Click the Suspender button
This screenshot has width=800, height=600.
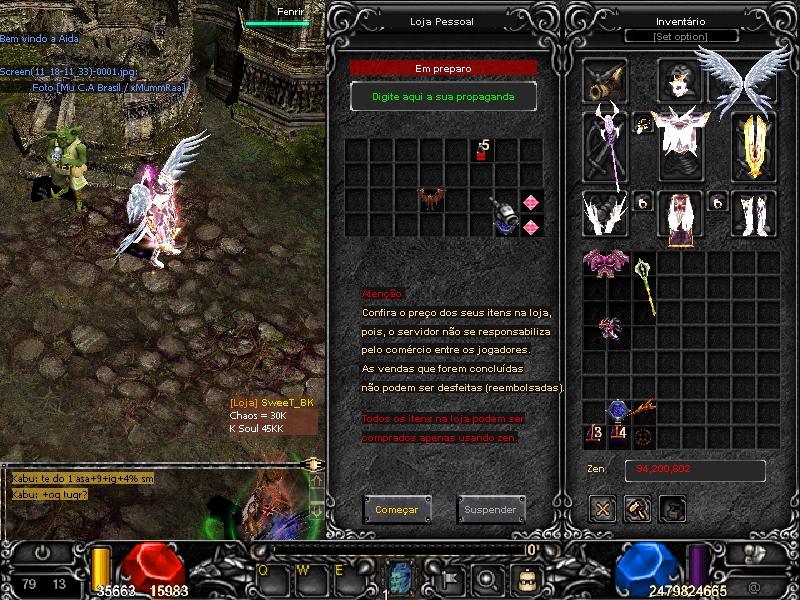click(491, 509)
